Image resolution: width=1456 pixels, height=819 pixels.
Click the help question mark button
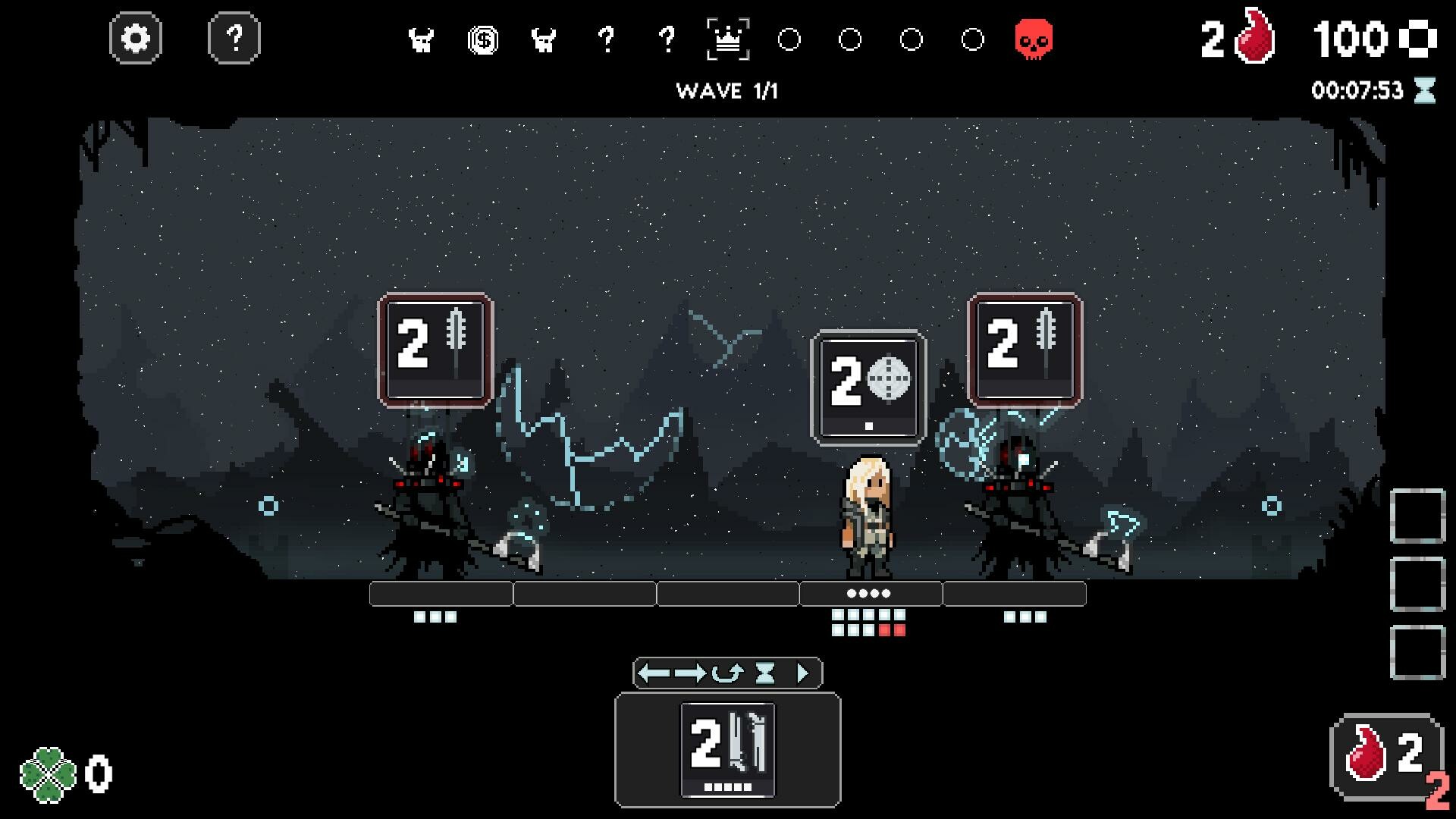click(233, 36)
